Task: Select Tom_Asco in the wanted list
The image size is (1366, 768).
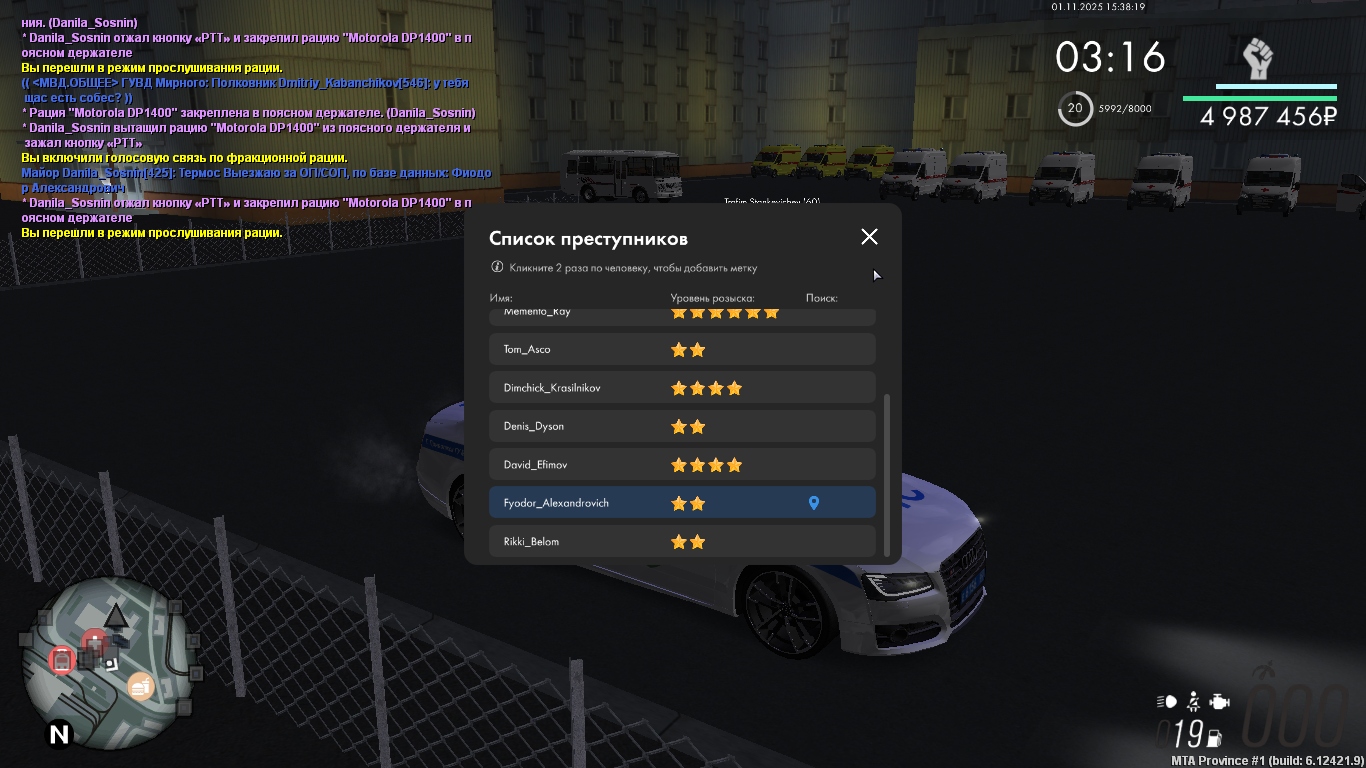Action: pos(682,350)
